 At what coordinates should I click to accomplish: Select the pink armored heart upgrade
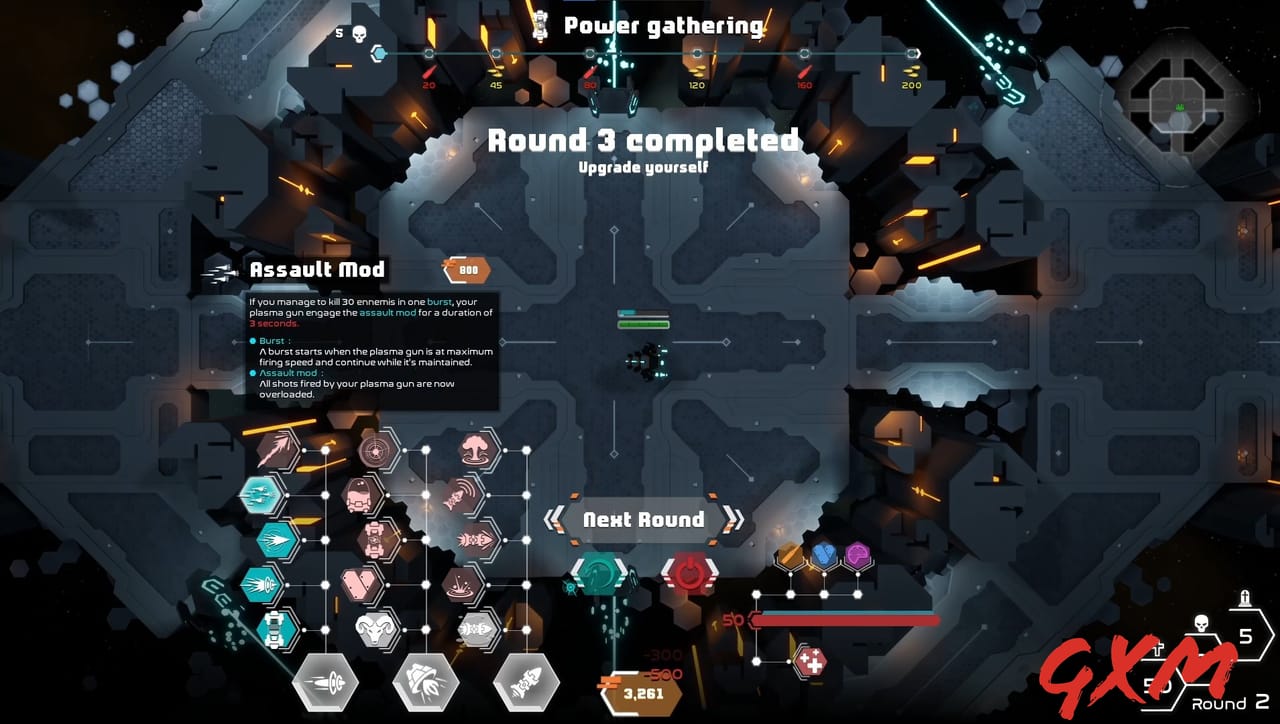click(362, 584)
